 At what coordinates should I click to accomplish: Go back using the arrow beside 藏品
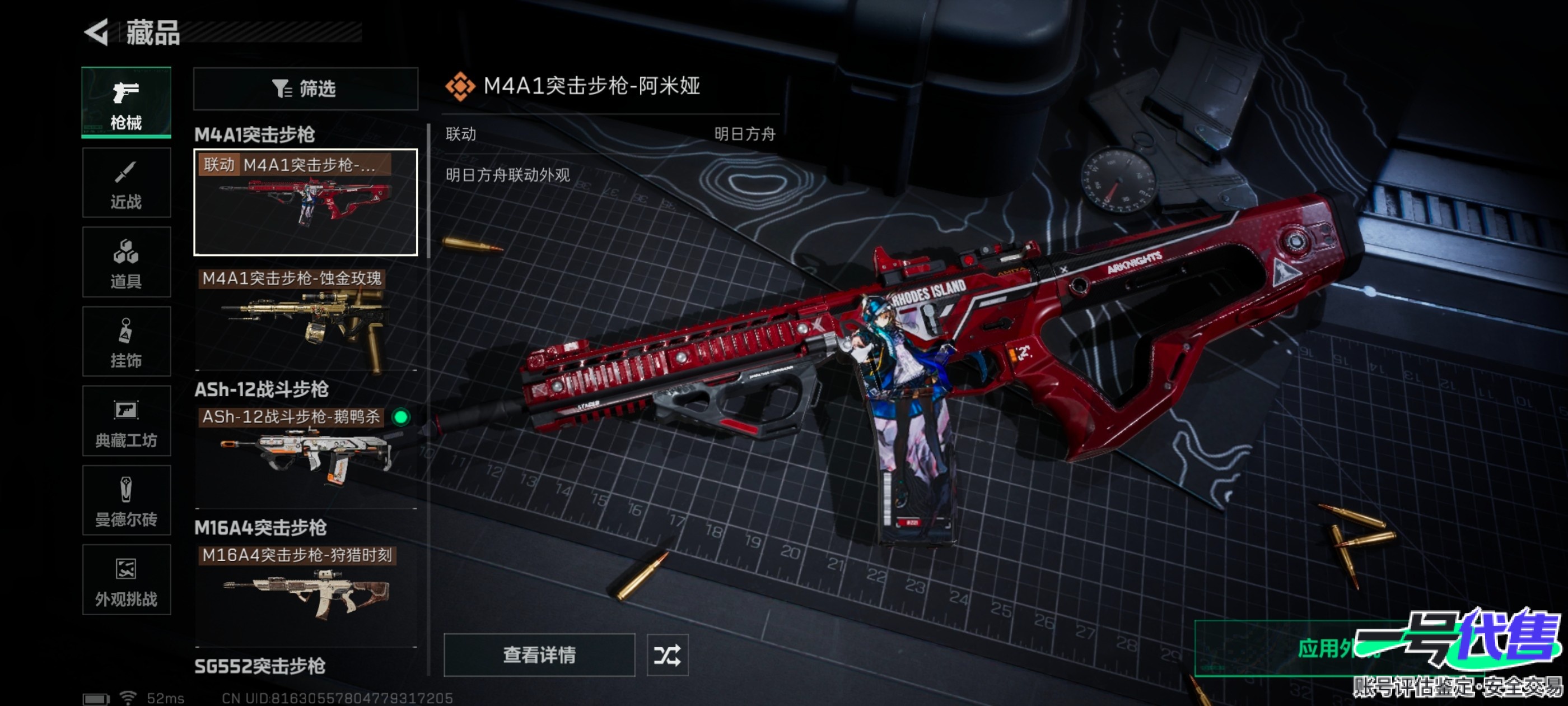click(x=97, y=32)
